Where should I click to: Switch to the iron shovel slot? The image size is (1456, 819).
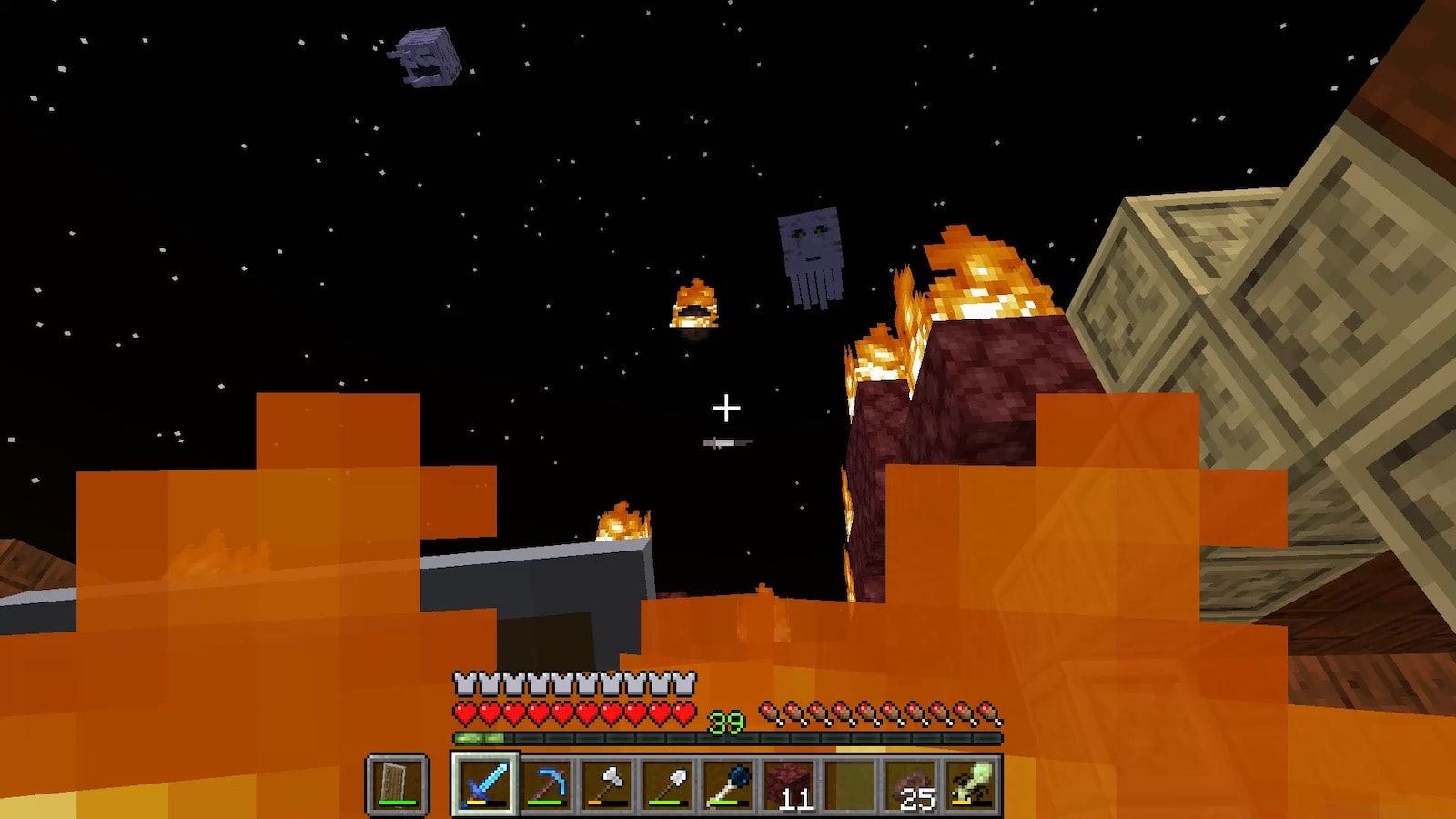click(x=668, y=784)
